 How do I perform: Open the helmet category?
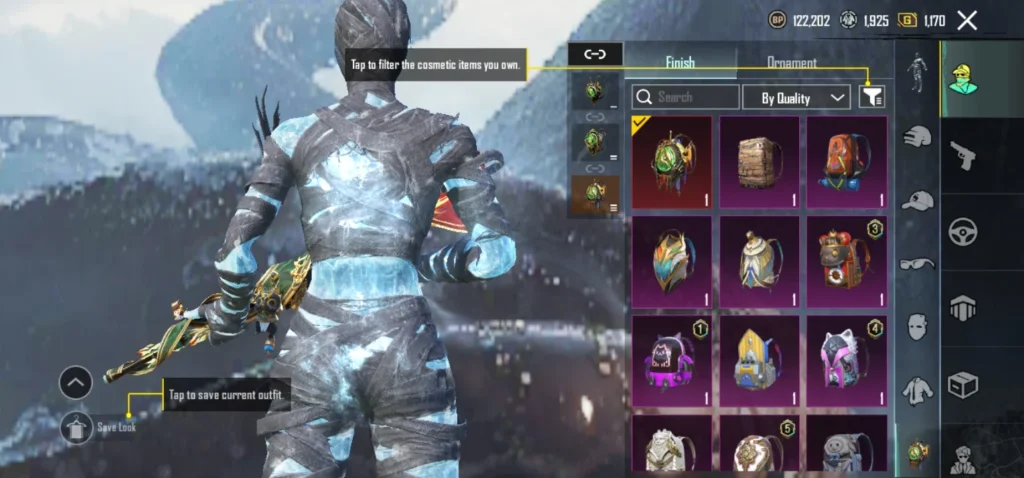point(917,137)
